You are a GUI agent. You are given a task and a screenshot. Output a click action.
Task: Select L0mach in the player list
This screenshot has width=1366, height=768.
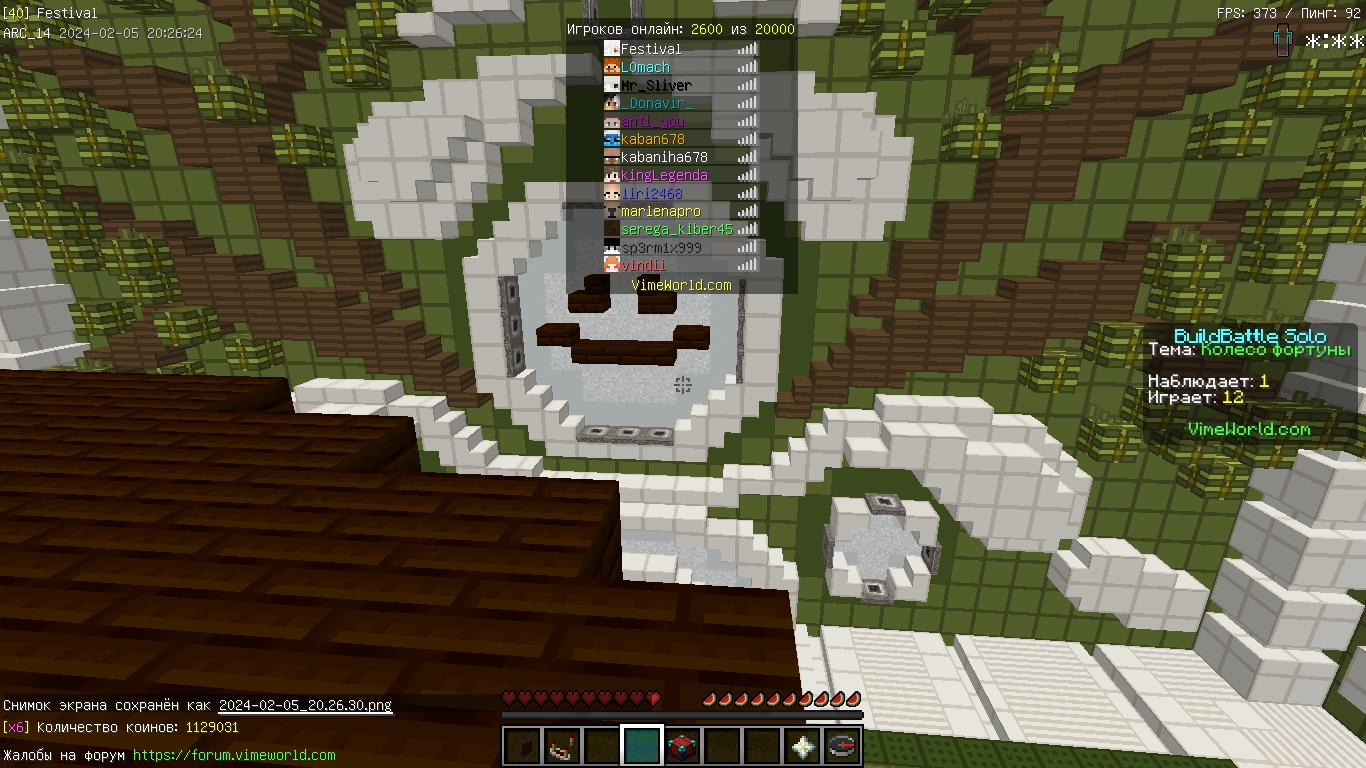click(x=645, y=67)
